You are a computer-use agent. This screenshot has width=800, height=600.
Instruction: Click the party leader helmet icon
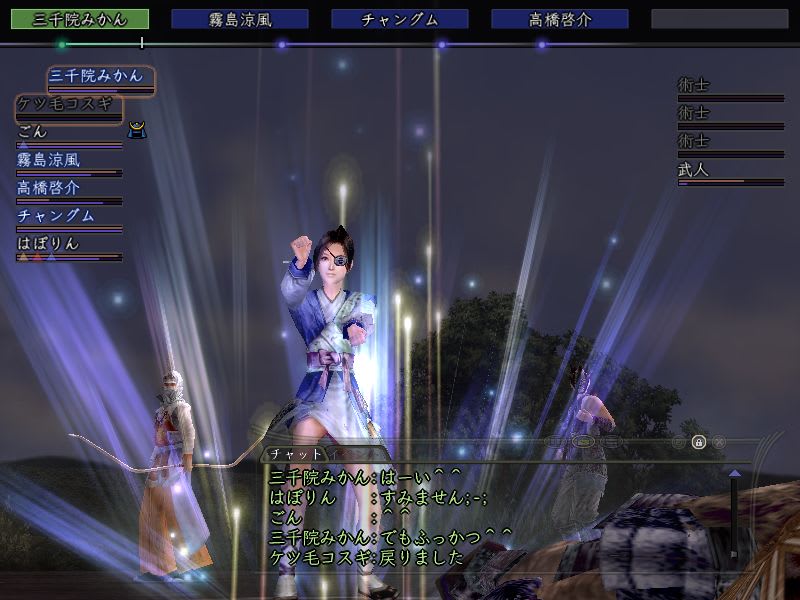[x=139, y=130]
